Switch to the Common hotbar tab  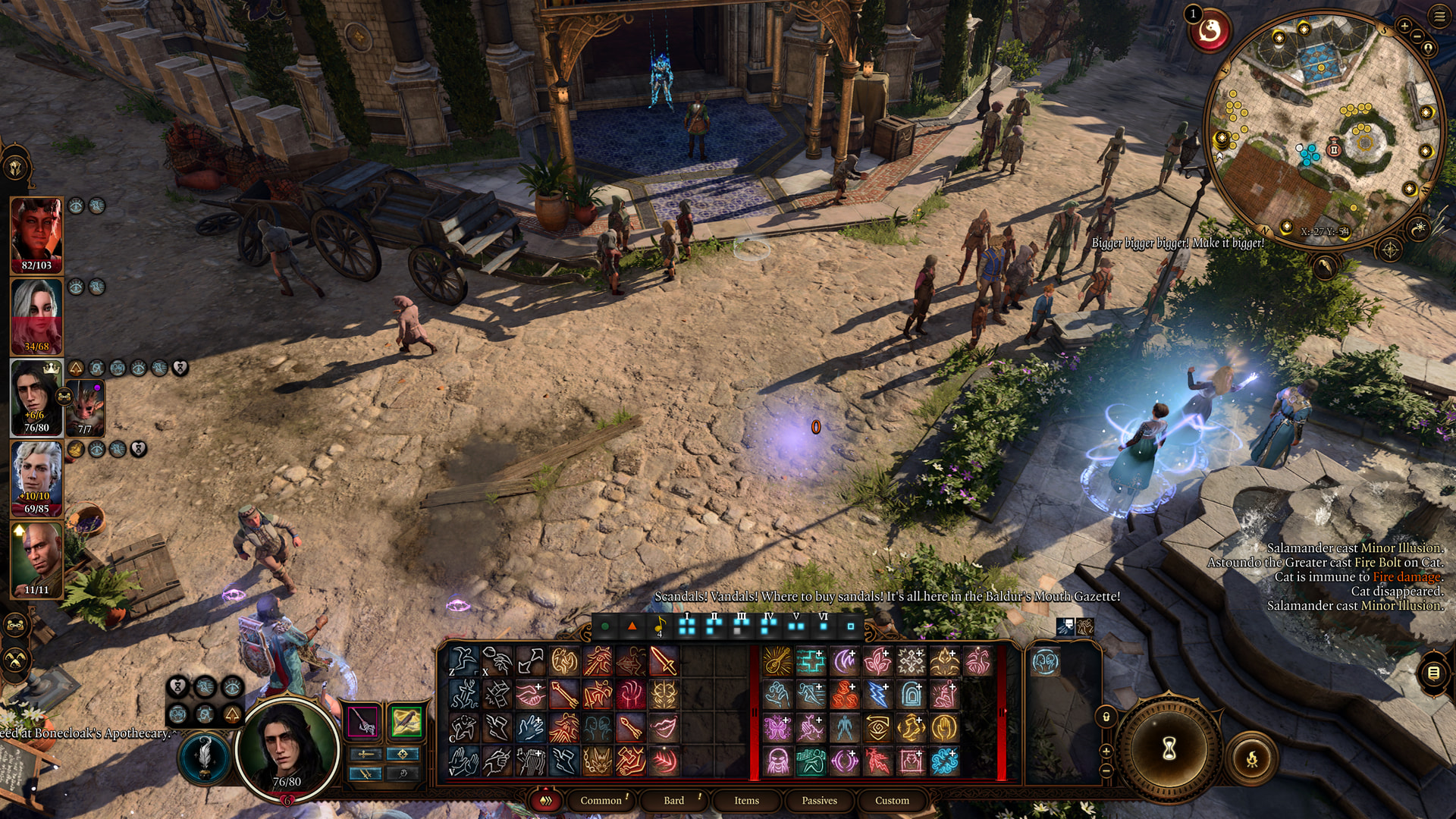pos(601,801)
